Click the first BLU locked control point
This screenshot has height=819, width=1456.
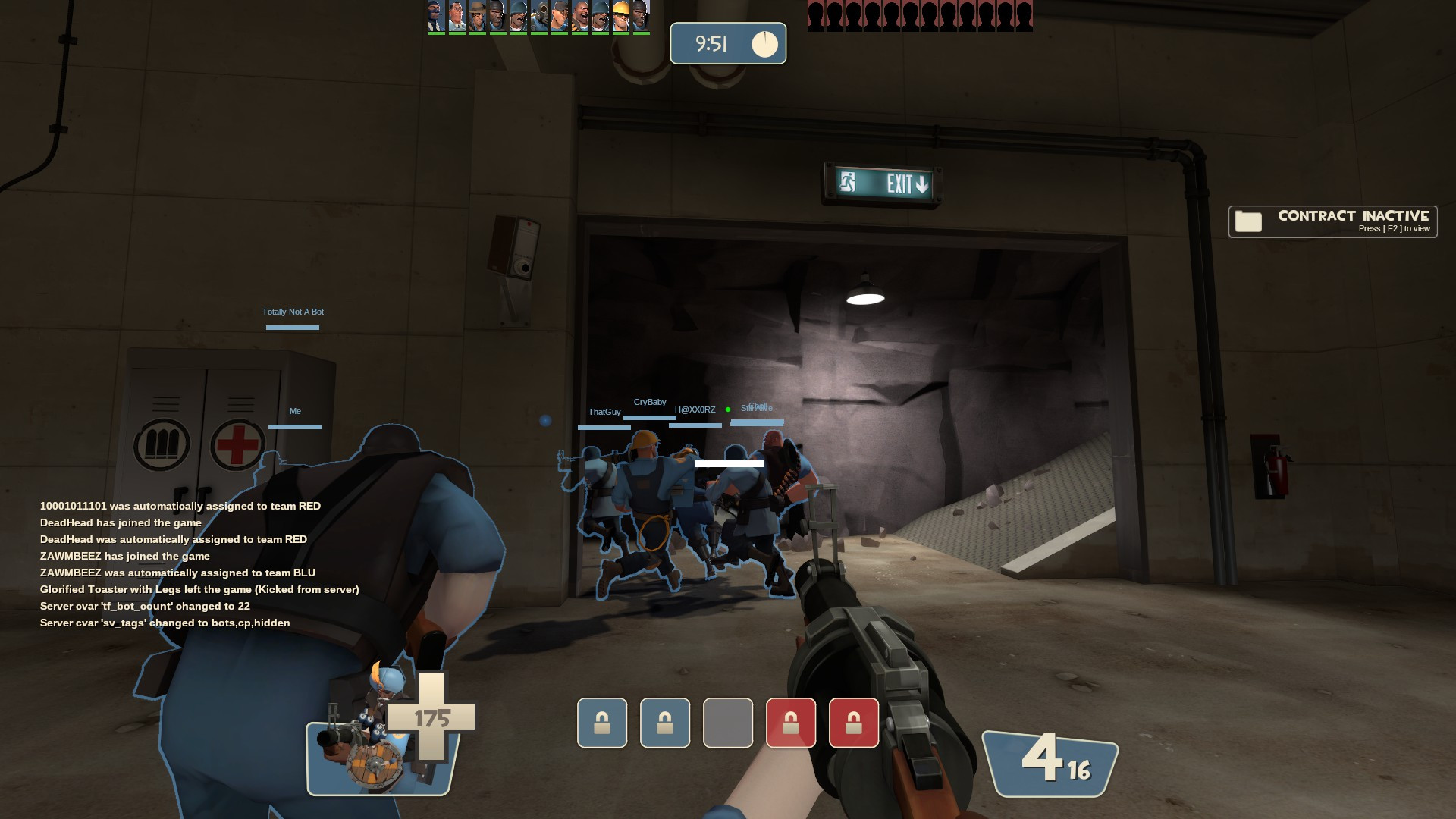click(x=602, y=723)
